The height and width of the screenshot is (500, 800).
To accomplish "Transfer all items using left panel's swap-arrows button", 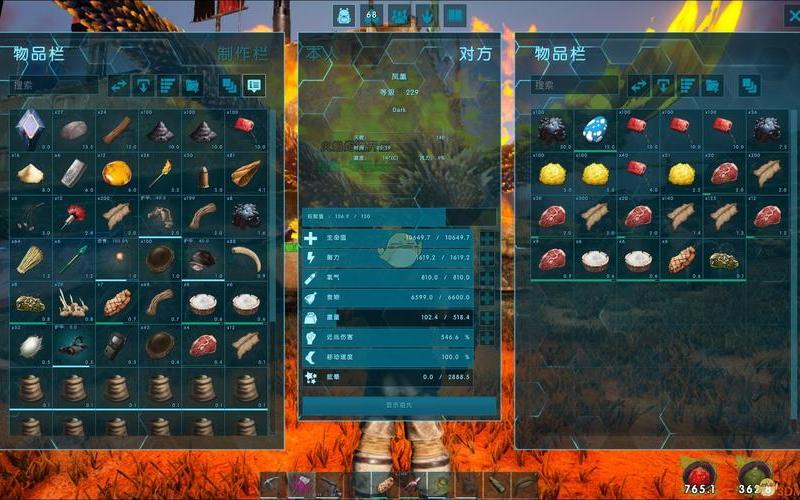I will pyautogui.click(x=118, y=86).
